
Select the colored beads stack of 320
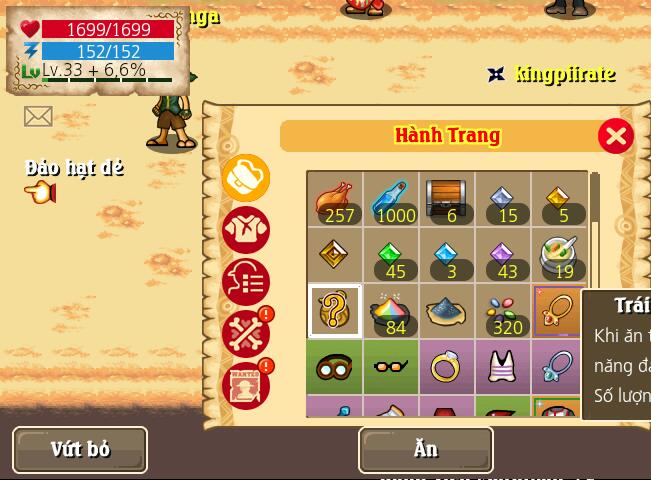(x=503, y=312)
